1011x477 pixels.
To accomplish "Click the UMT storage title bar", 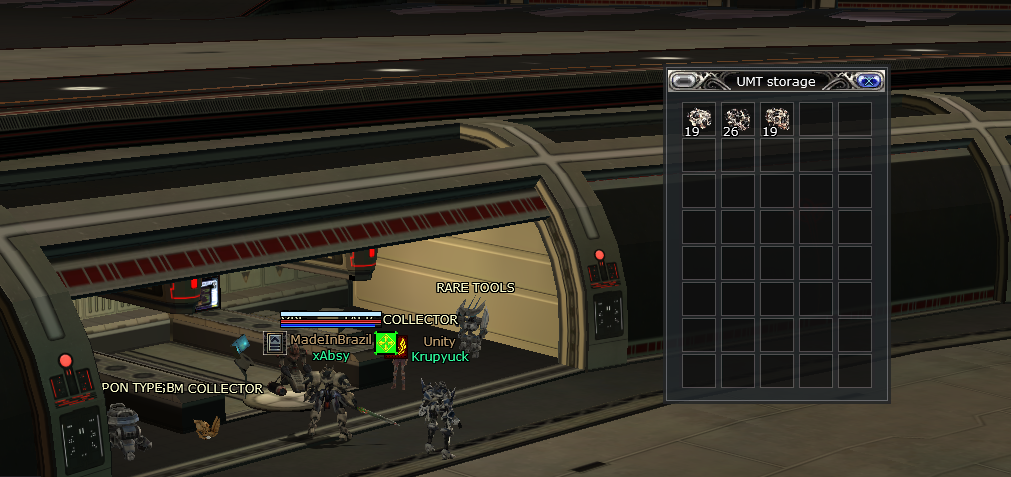I will pyautogui.click(x=775, y=82).
